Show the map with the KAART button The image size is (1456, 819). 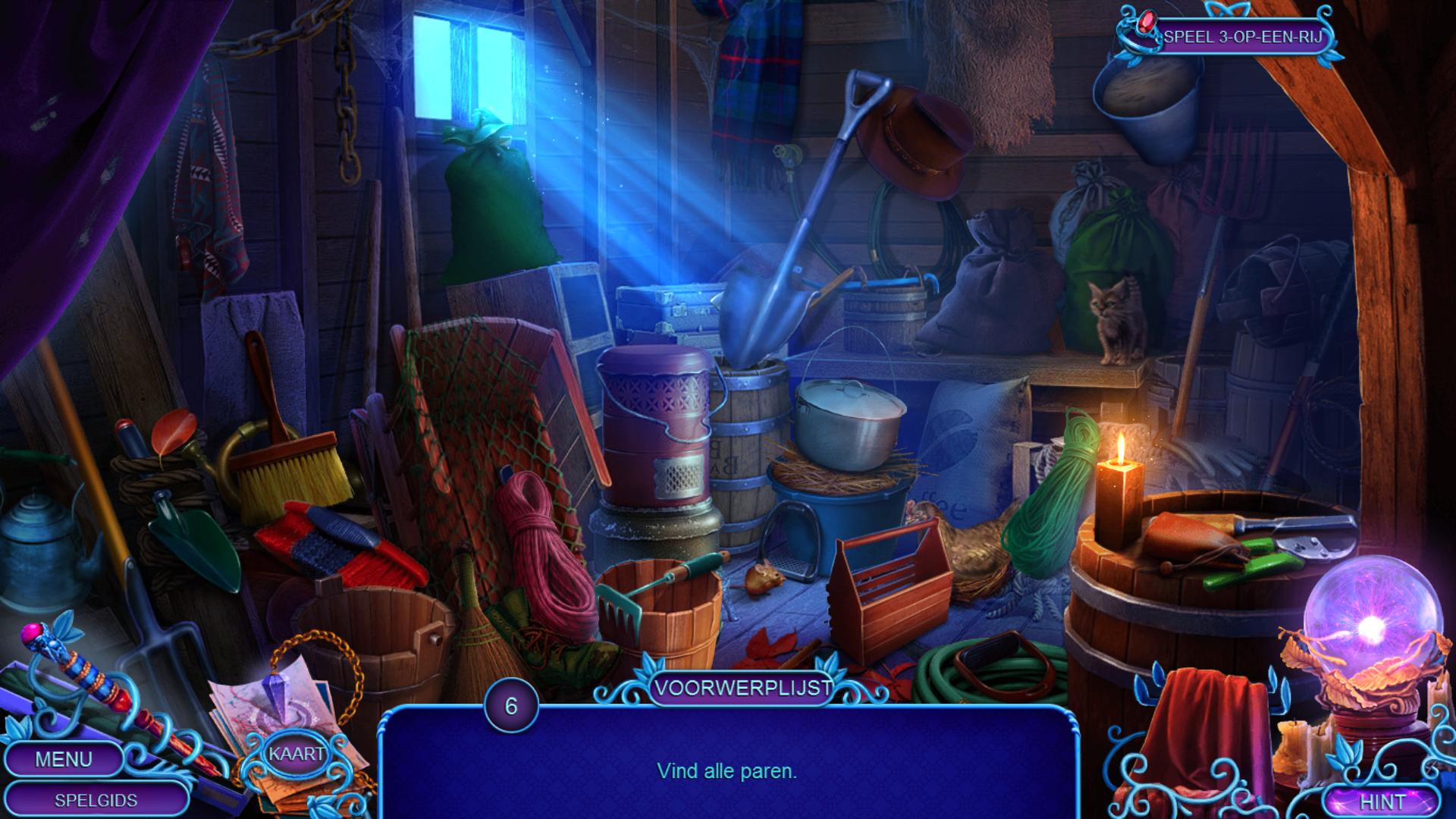pyautogui.click(x=297, y=754)
